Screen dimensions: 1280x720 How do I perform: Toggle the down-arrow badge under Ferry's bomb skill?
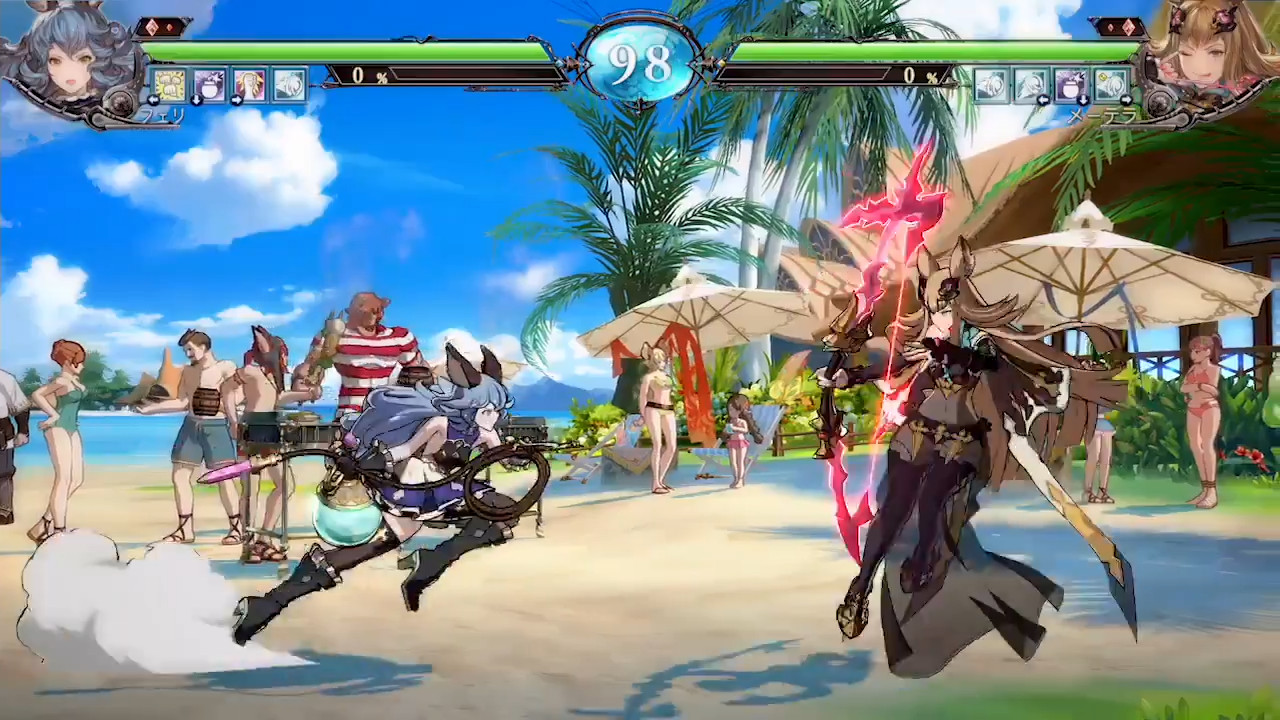coord(196,100)
